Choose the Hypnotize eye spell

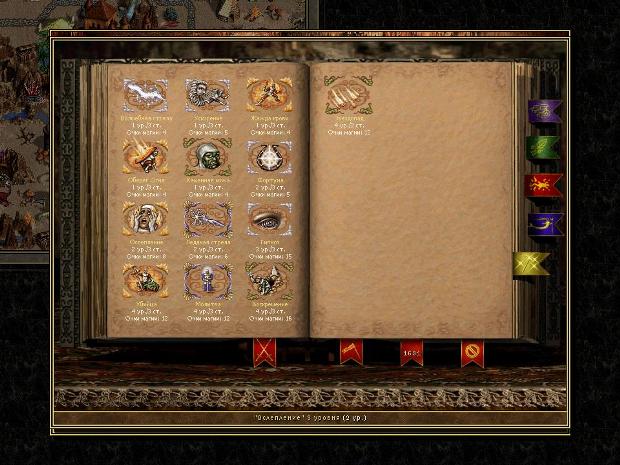coord(269,218)
